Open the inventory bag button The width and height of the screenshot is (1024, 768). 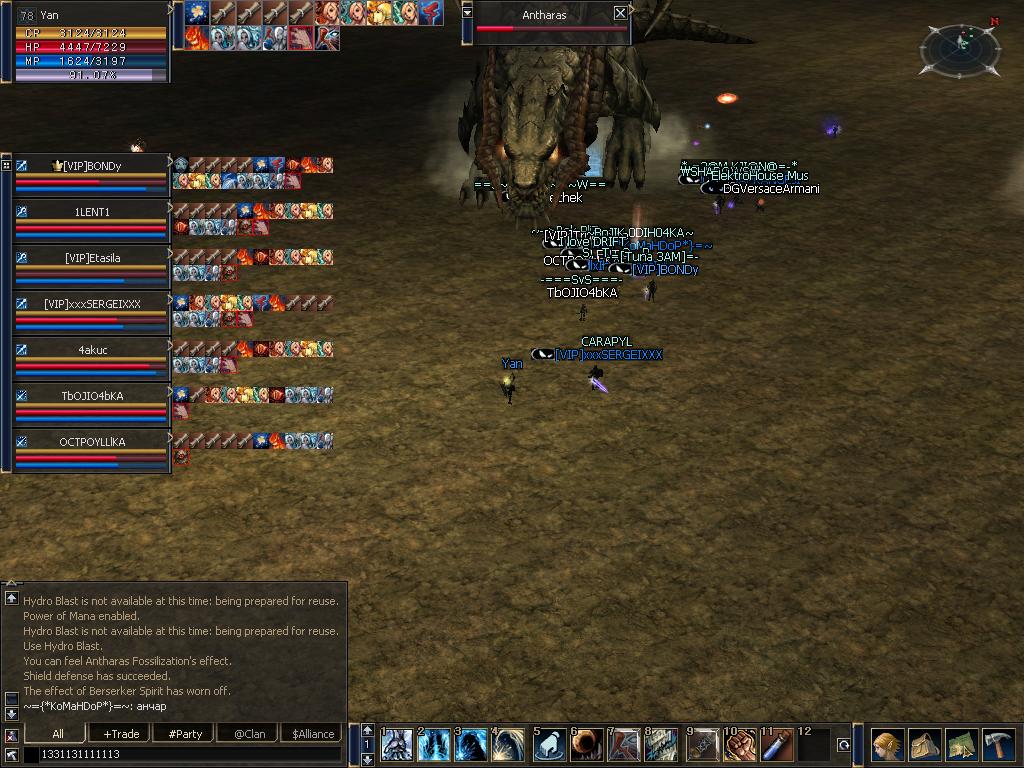point(924,746)
